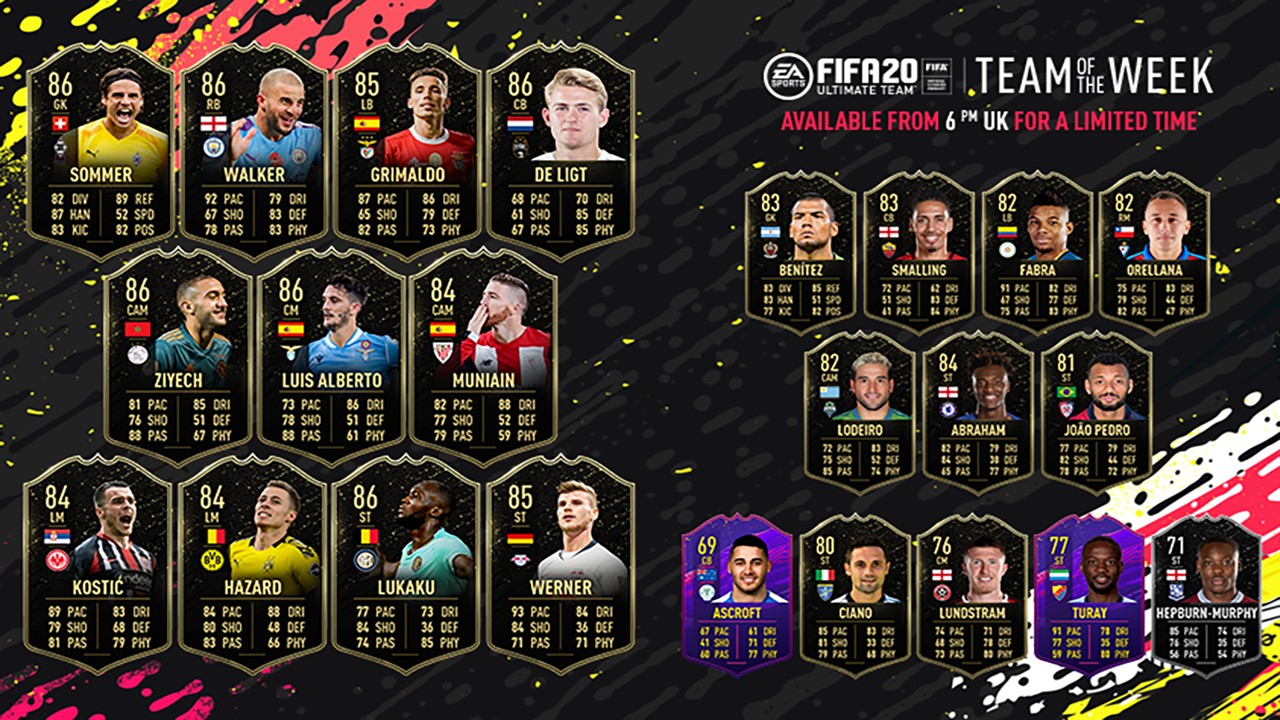Select the Luis Alberto card
1280x720 pixels.
coord(331,355)
